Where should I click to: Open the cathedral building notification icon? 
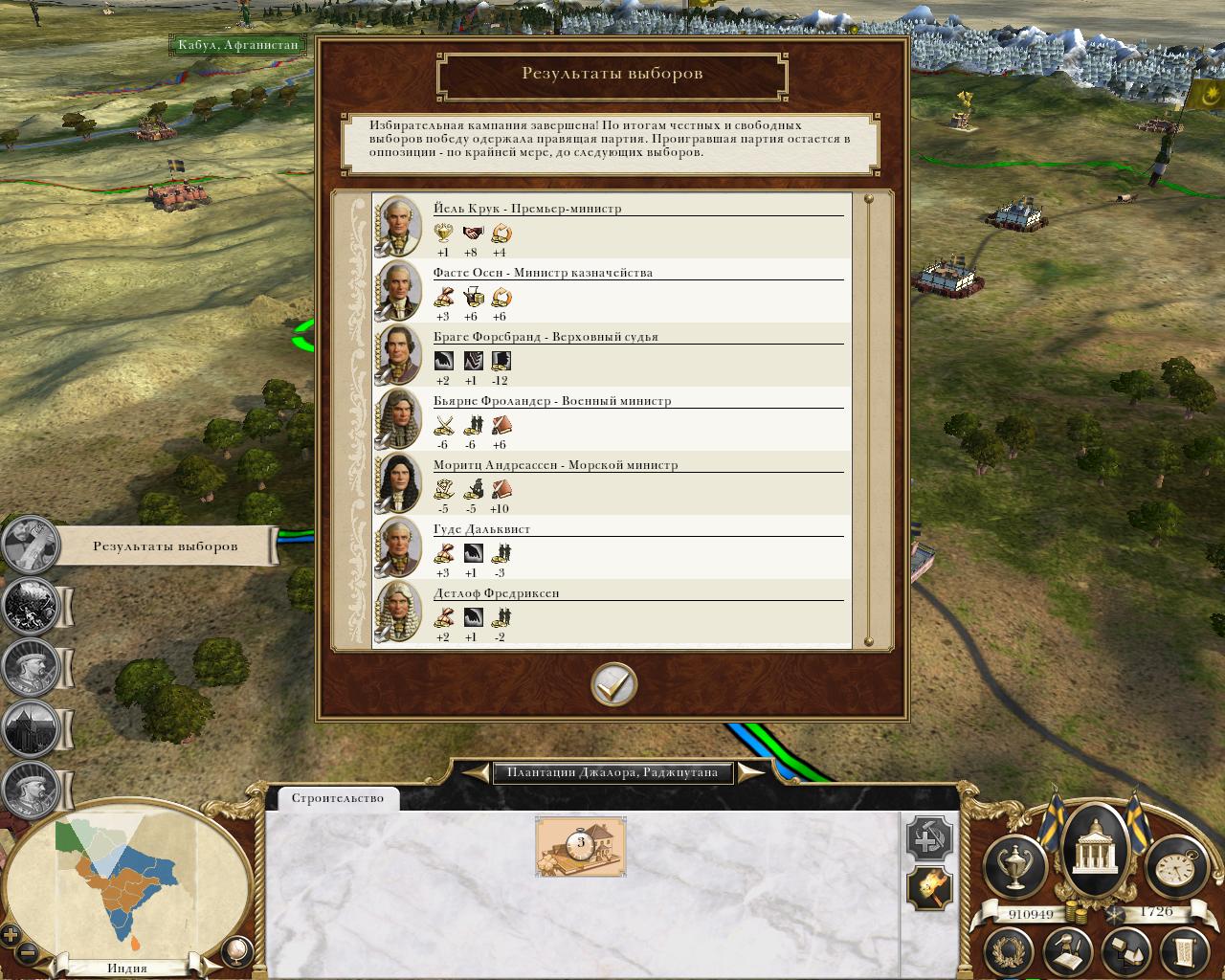pyautogui.click(x=31, y=729)
